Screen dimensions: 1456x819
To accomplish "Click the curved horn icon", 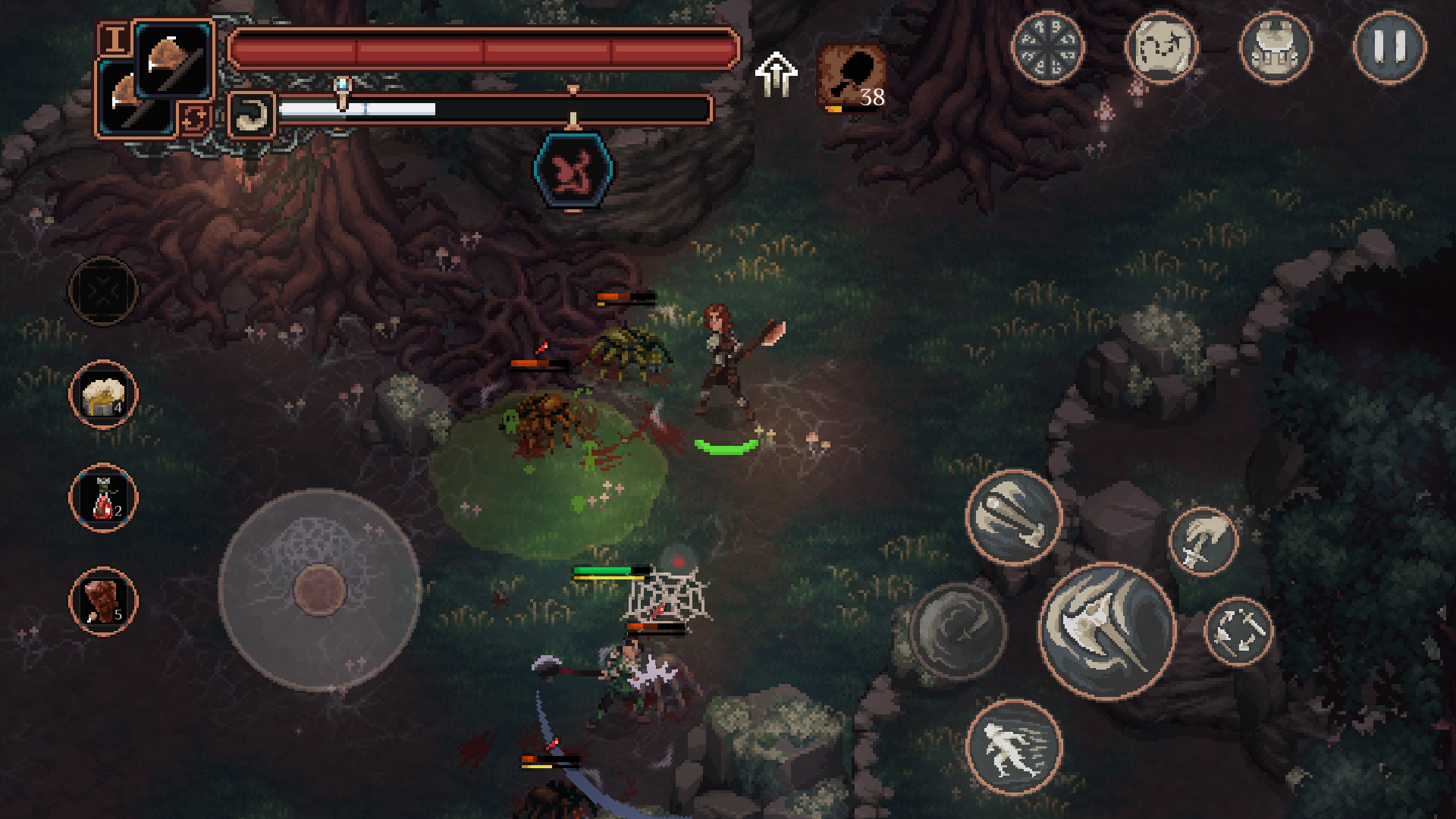I will click(x=251, y=115).
